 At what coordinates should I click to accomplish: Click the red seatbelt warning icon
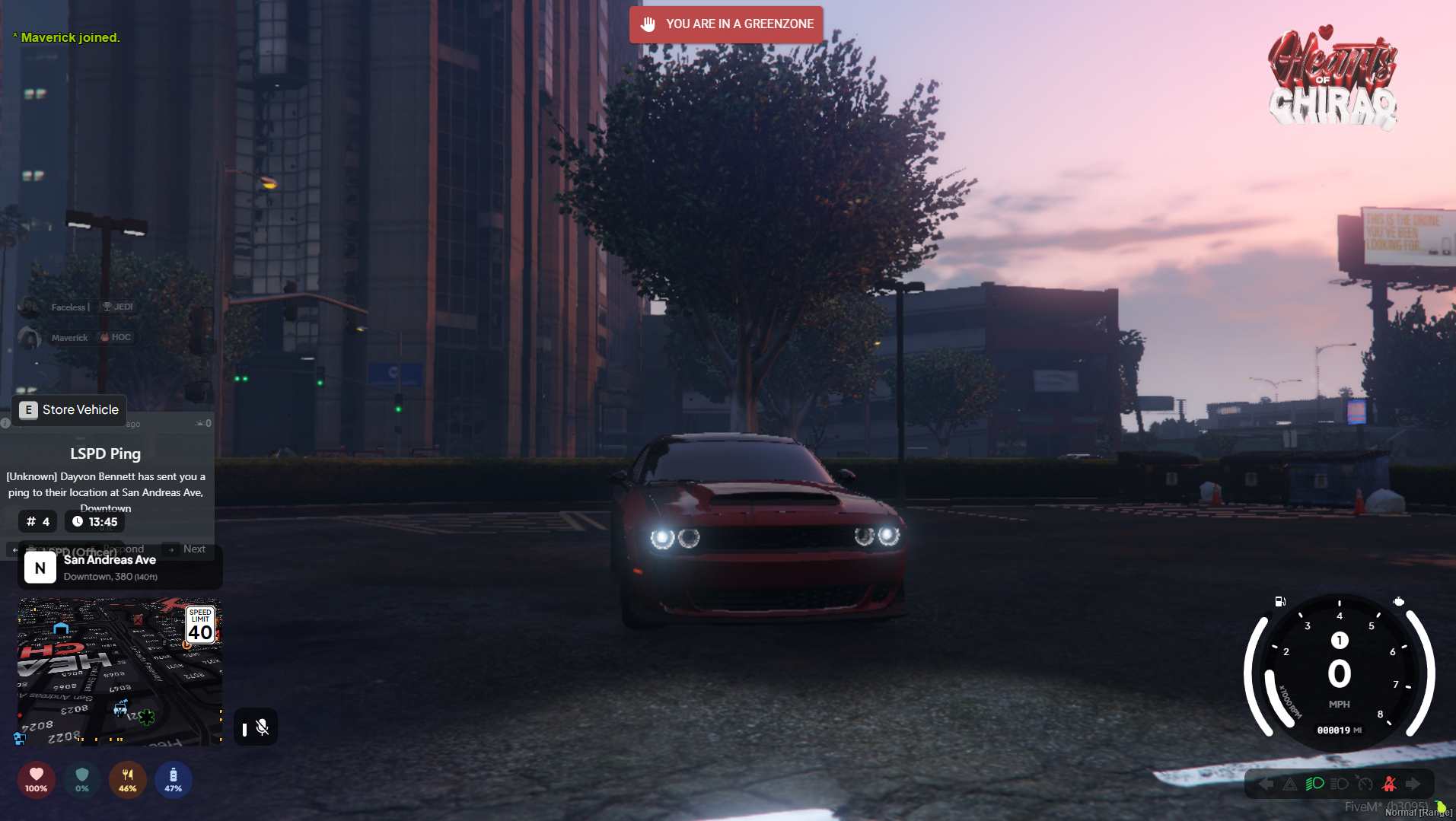click(x=1389, y=784)
